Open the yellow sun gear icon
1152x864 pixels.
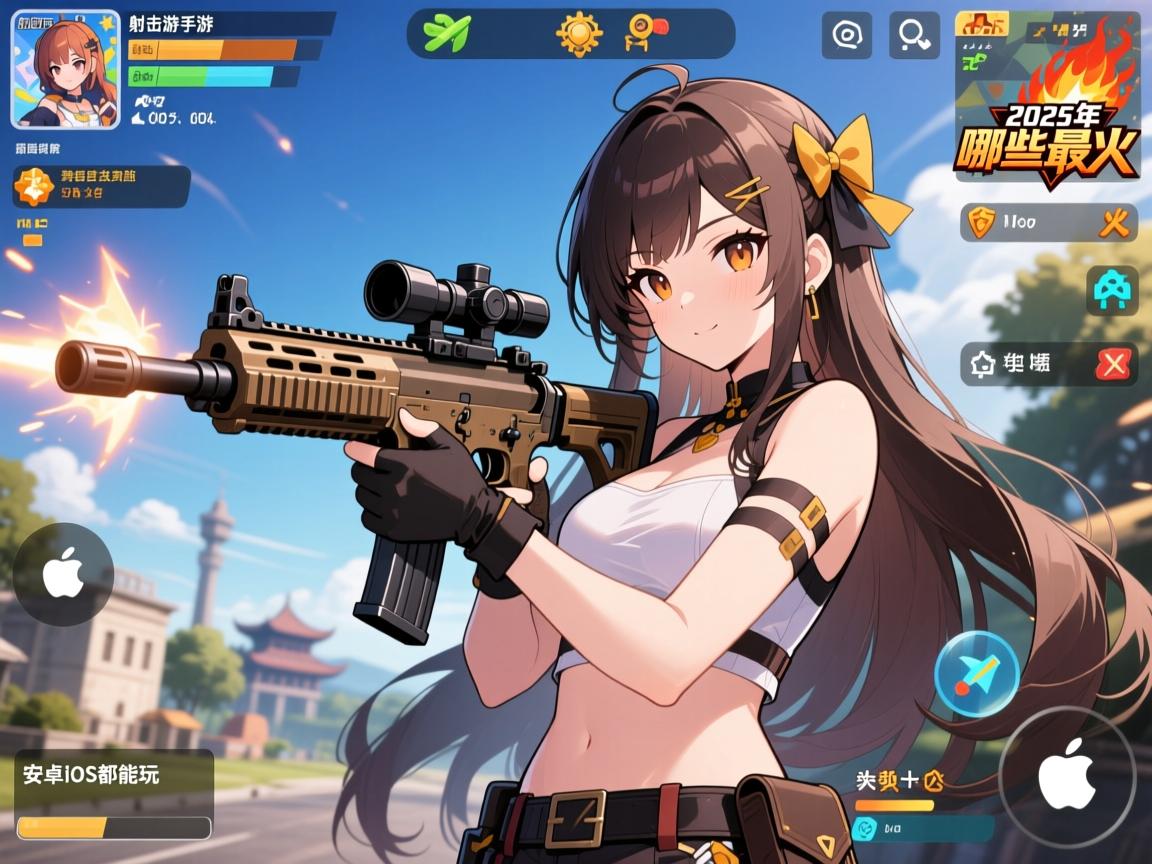[579, 33]
